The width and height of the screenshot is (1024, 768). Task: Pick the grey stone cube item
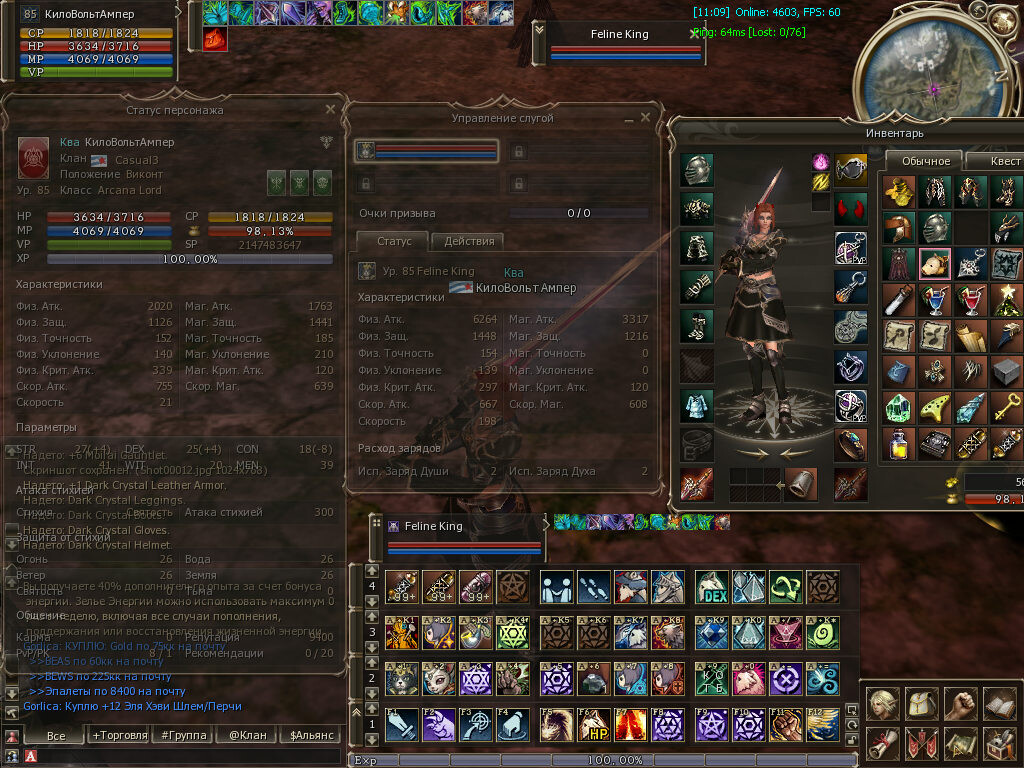[1007, 371]
